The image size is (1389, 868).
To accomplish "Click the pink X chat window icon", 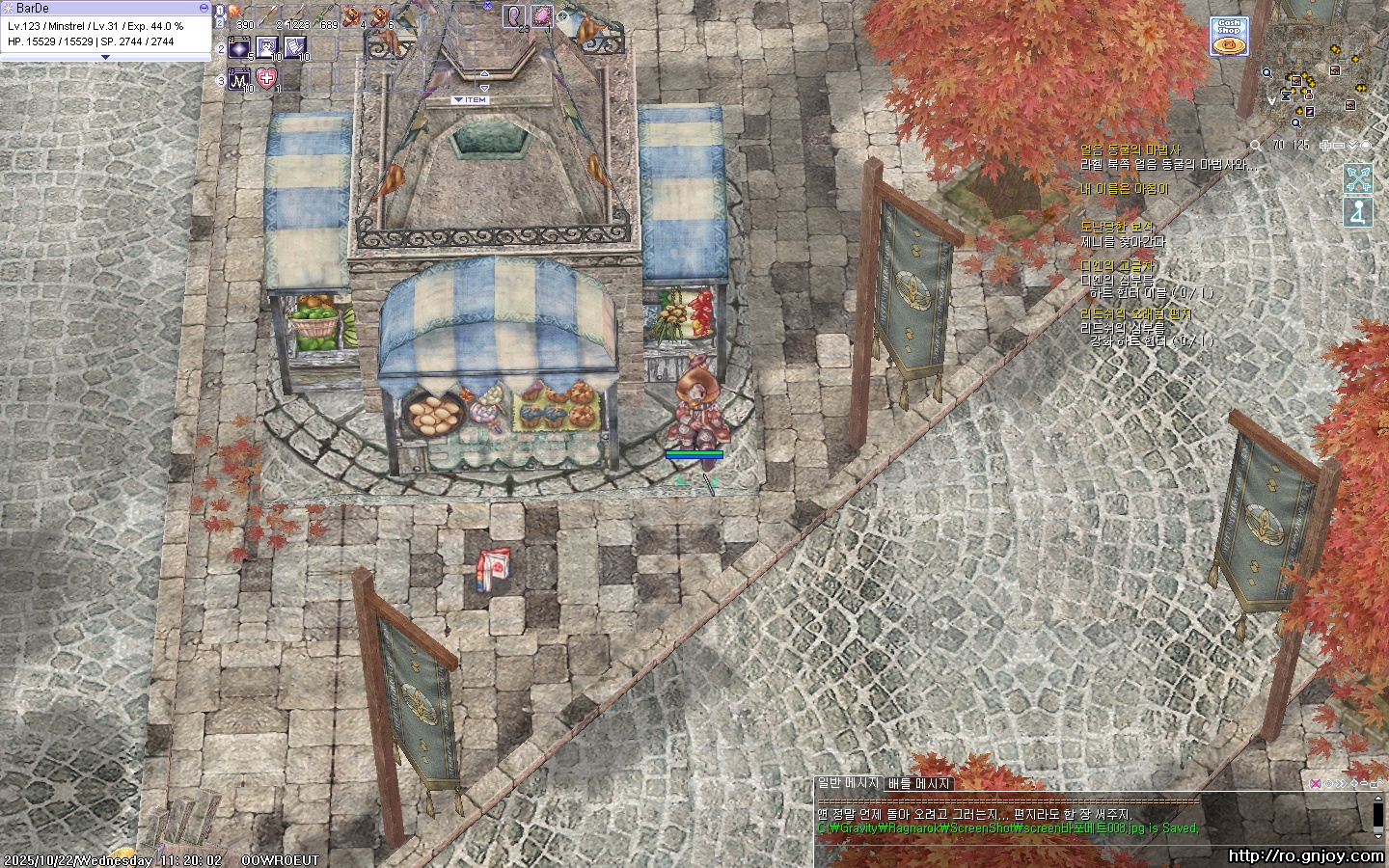I will [1316, 783].
